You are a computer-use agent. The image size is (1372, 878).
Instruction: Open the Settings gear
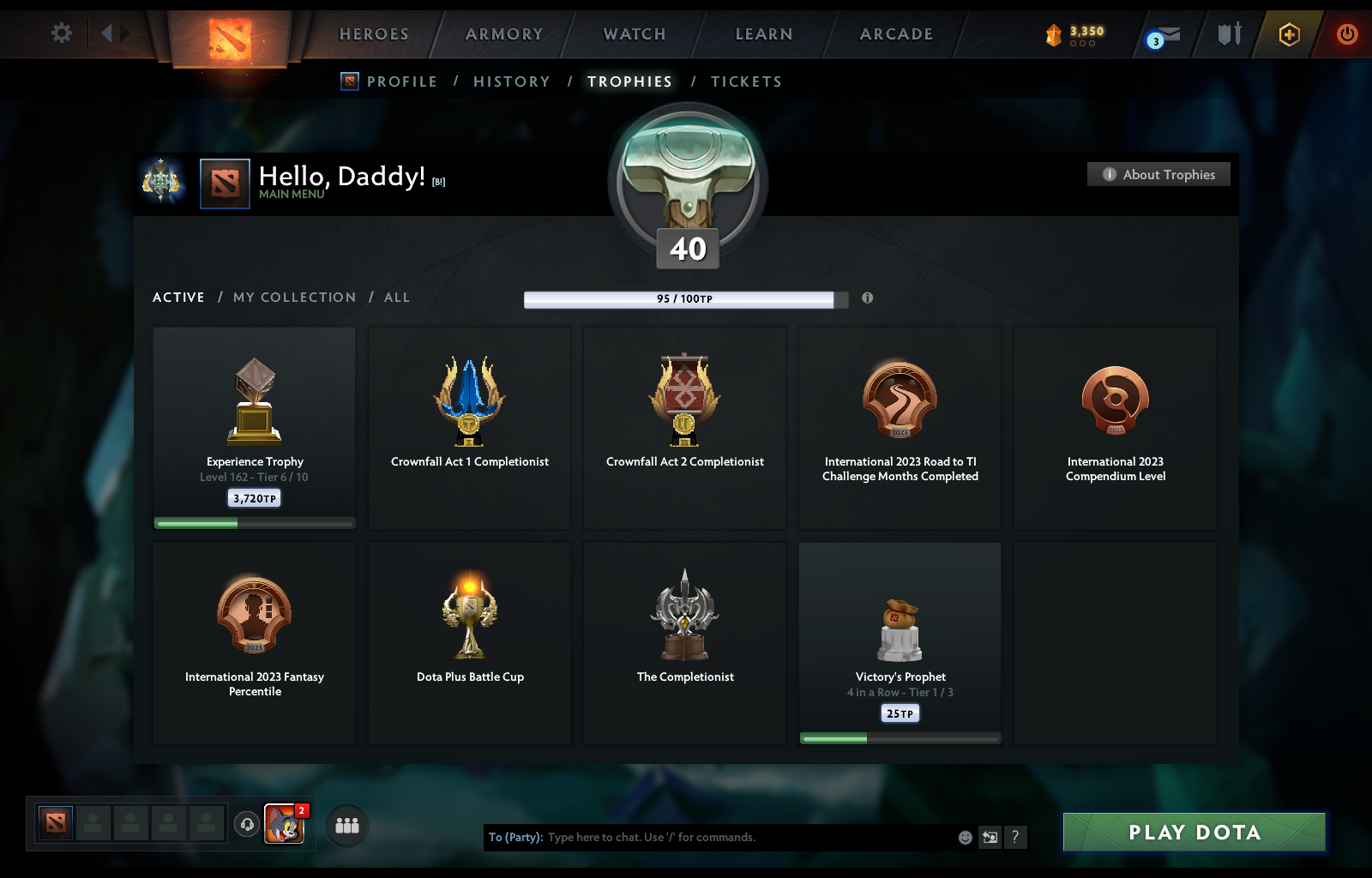click(x=61, y=32)
